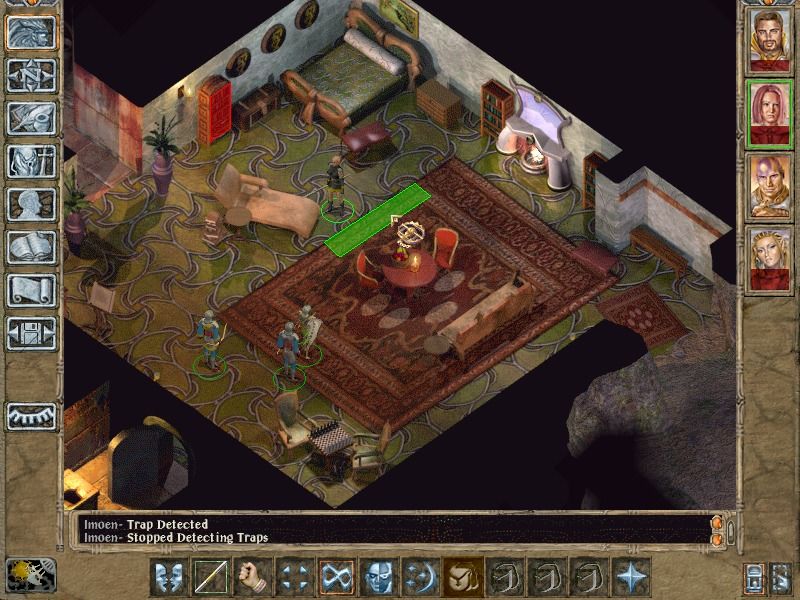Select the bearded man's portrait
The width and height of the screenshot is (800, 600).
point(769,40)
